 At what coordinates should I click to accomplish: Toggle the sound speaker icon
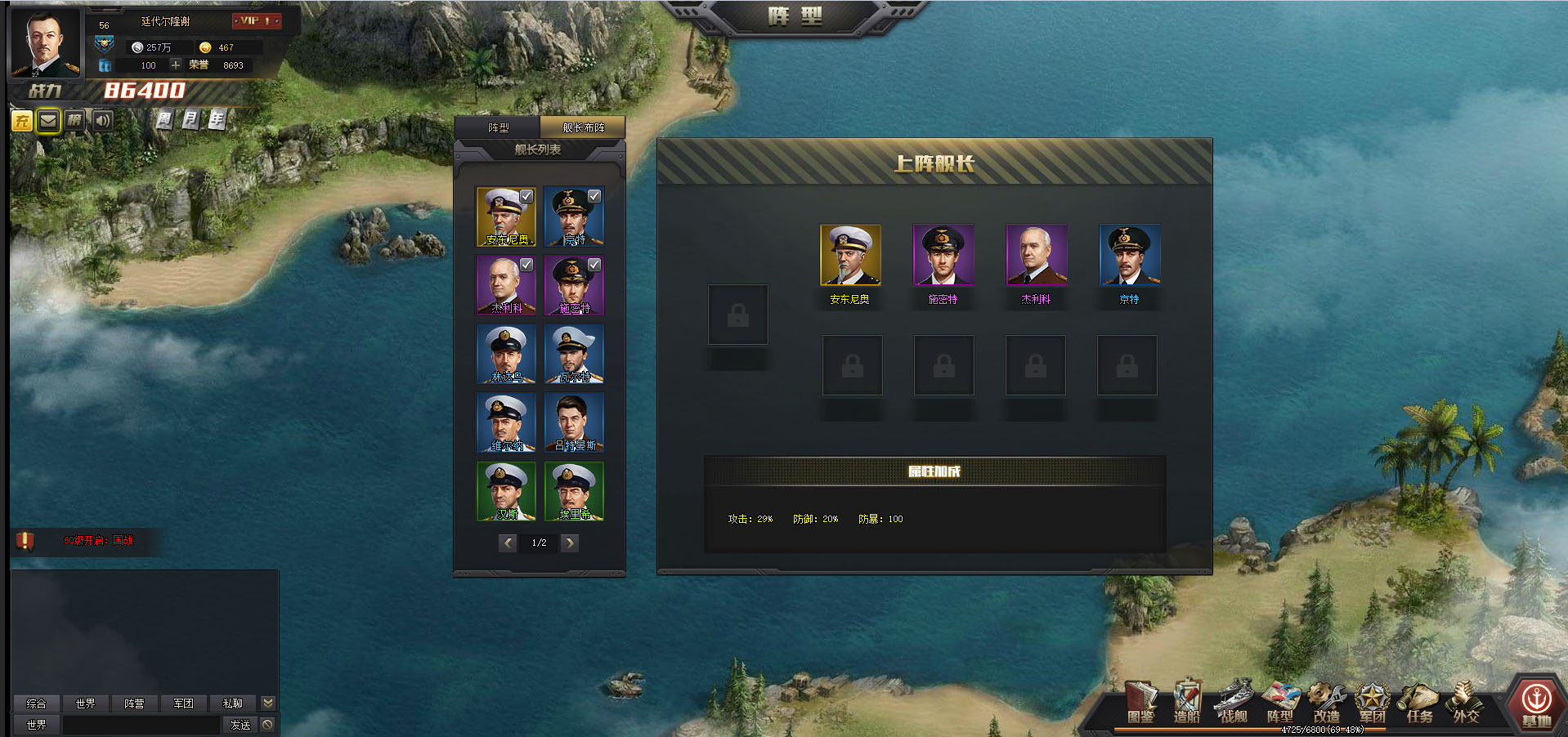click(x=102, y=121)
